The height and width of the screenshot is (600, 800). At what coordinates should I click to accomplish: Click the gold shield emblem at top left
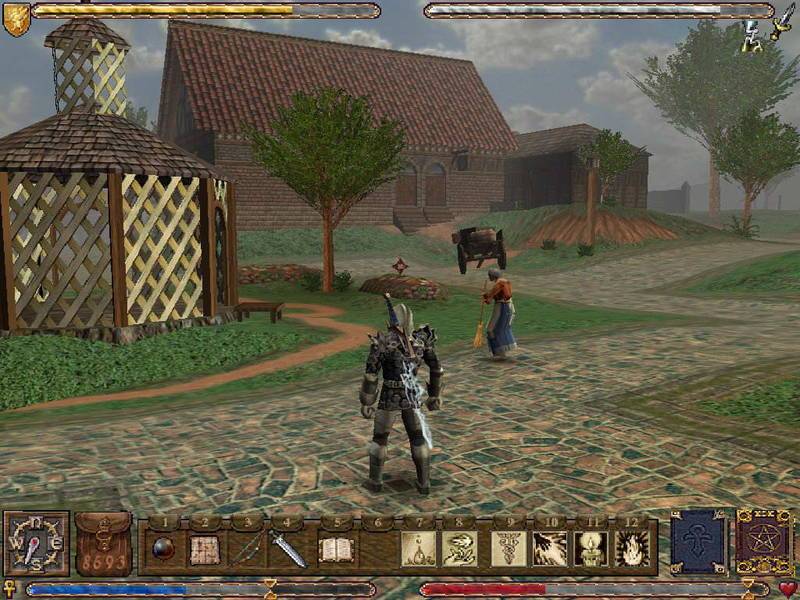point(16,19)
